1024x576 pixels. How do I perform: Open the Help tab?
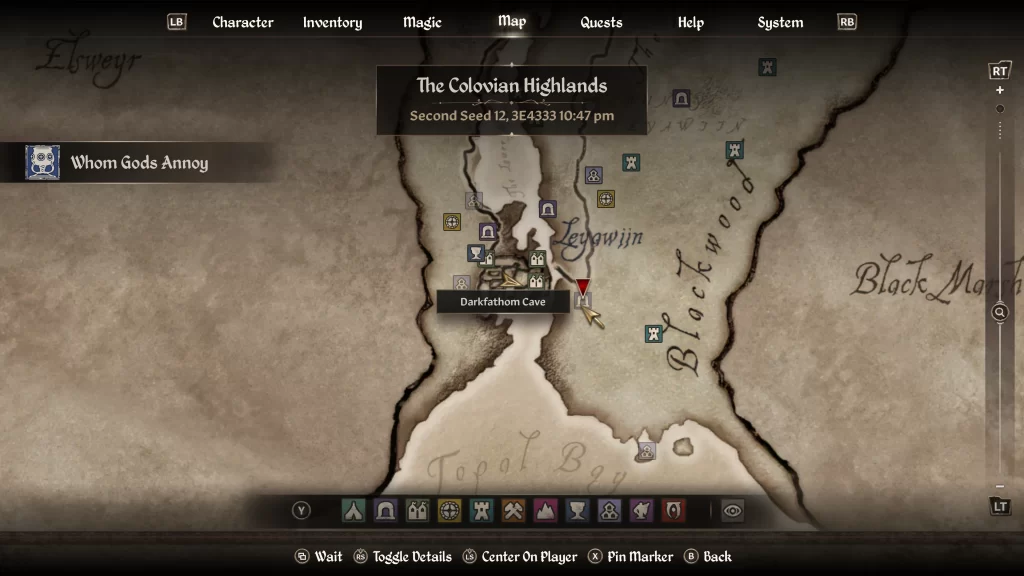coord(690,22)
